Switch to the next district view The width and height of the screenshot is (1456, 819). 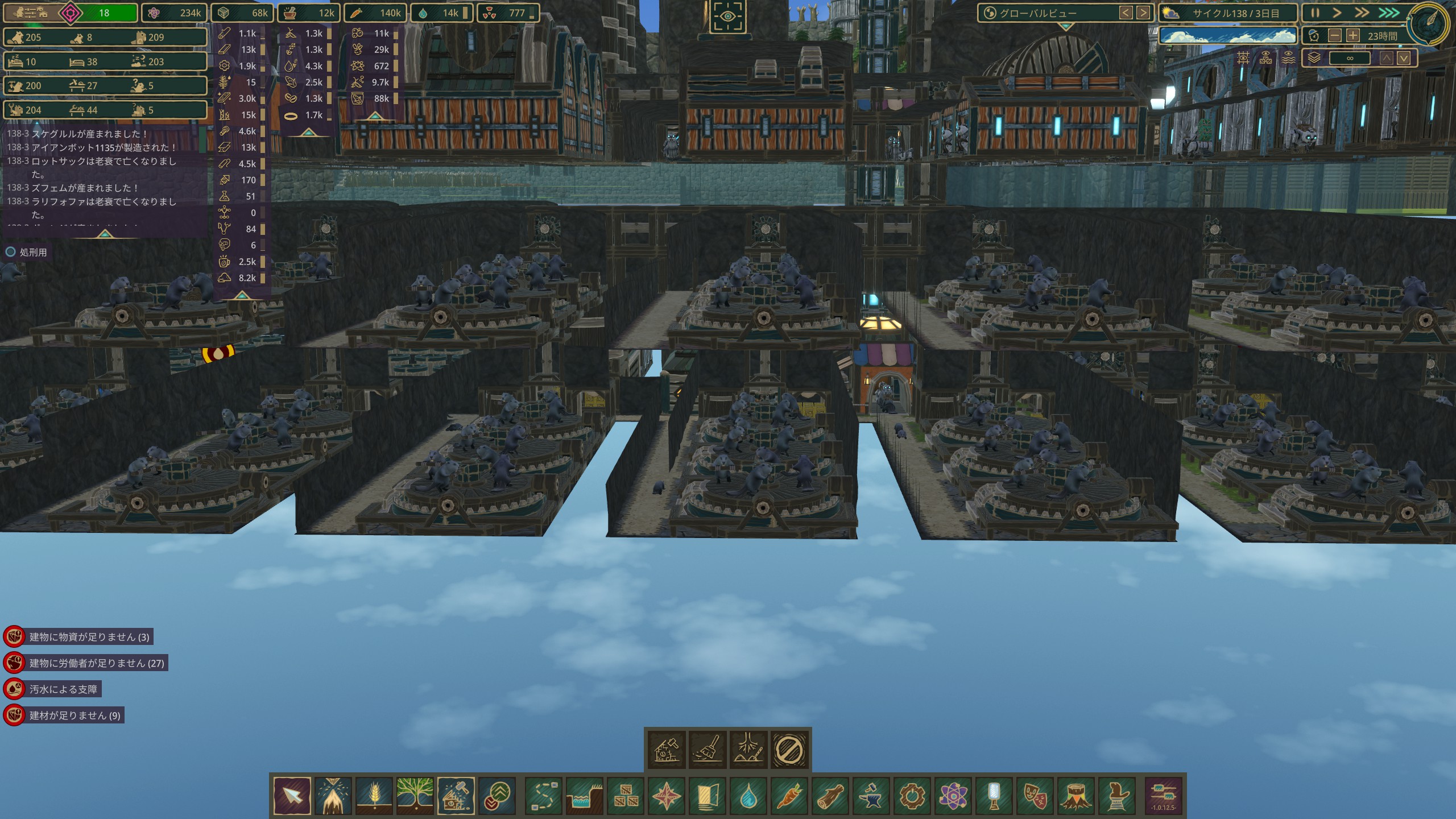tap(1143, 13)
